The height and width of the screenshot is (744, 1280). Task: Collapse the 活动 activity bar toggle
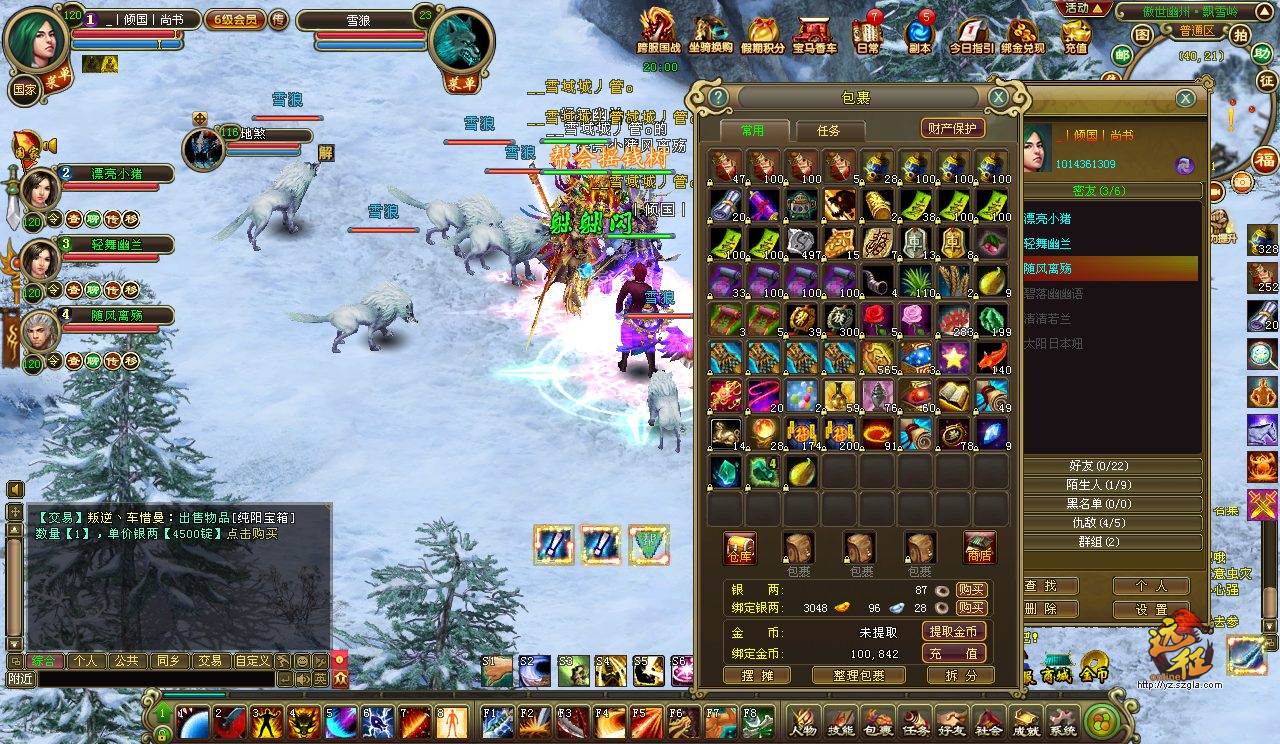(1087, 8)
